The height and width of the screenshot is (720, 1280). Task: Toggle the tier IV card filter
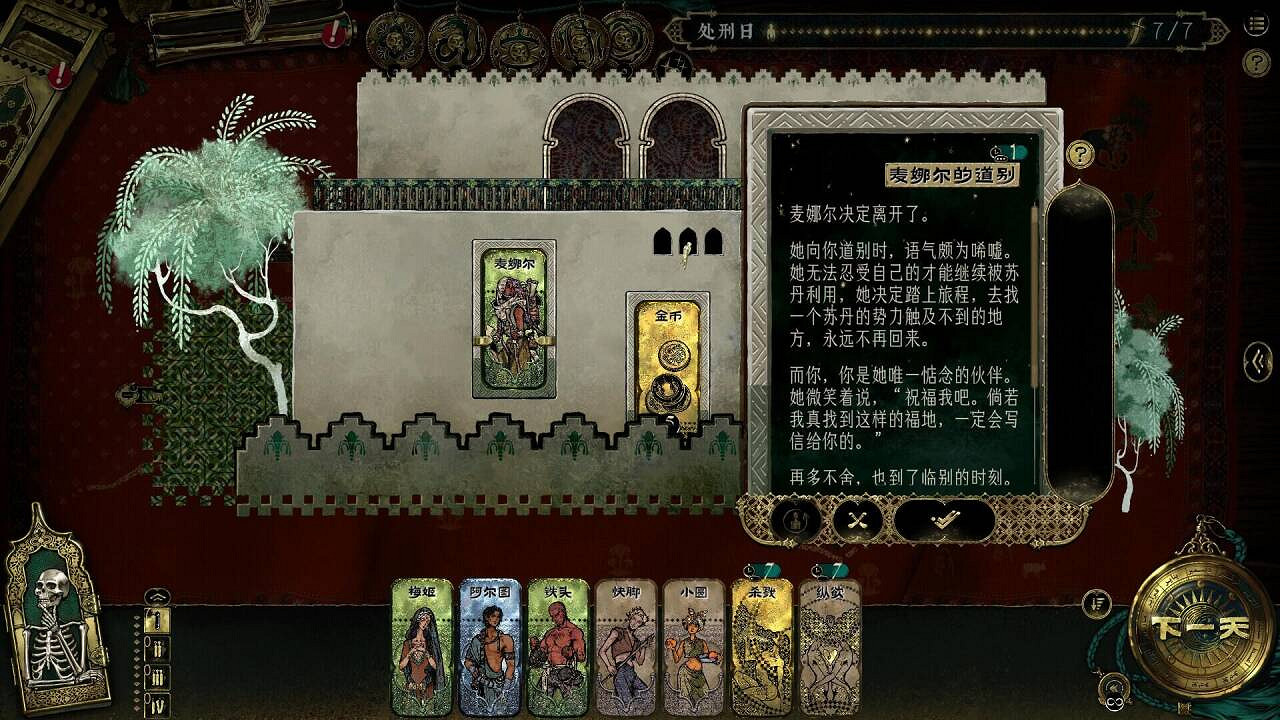coord(157,702)
